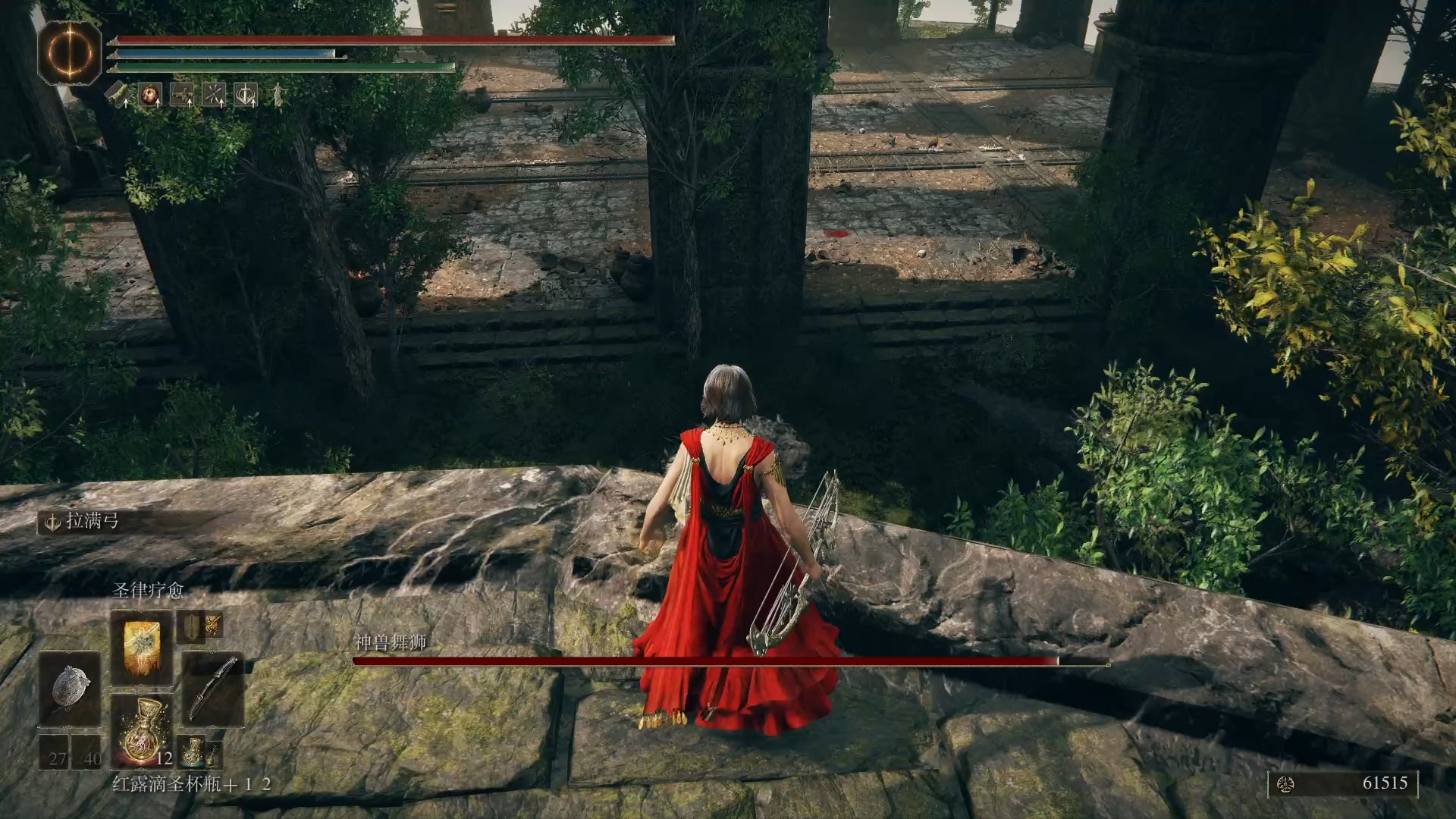Select the shield in left-hand armament slot
Image resolution: width=1456 pixels, height=819 pixels.
[x=191, y=628]
